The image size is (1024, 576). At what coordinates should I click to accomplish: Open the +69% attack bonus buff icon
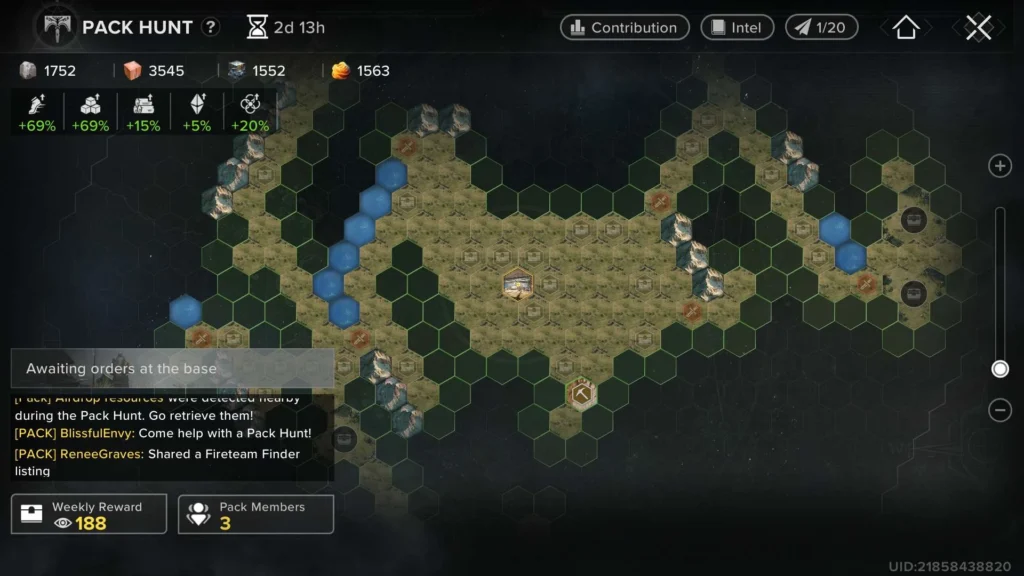(36, 112)
